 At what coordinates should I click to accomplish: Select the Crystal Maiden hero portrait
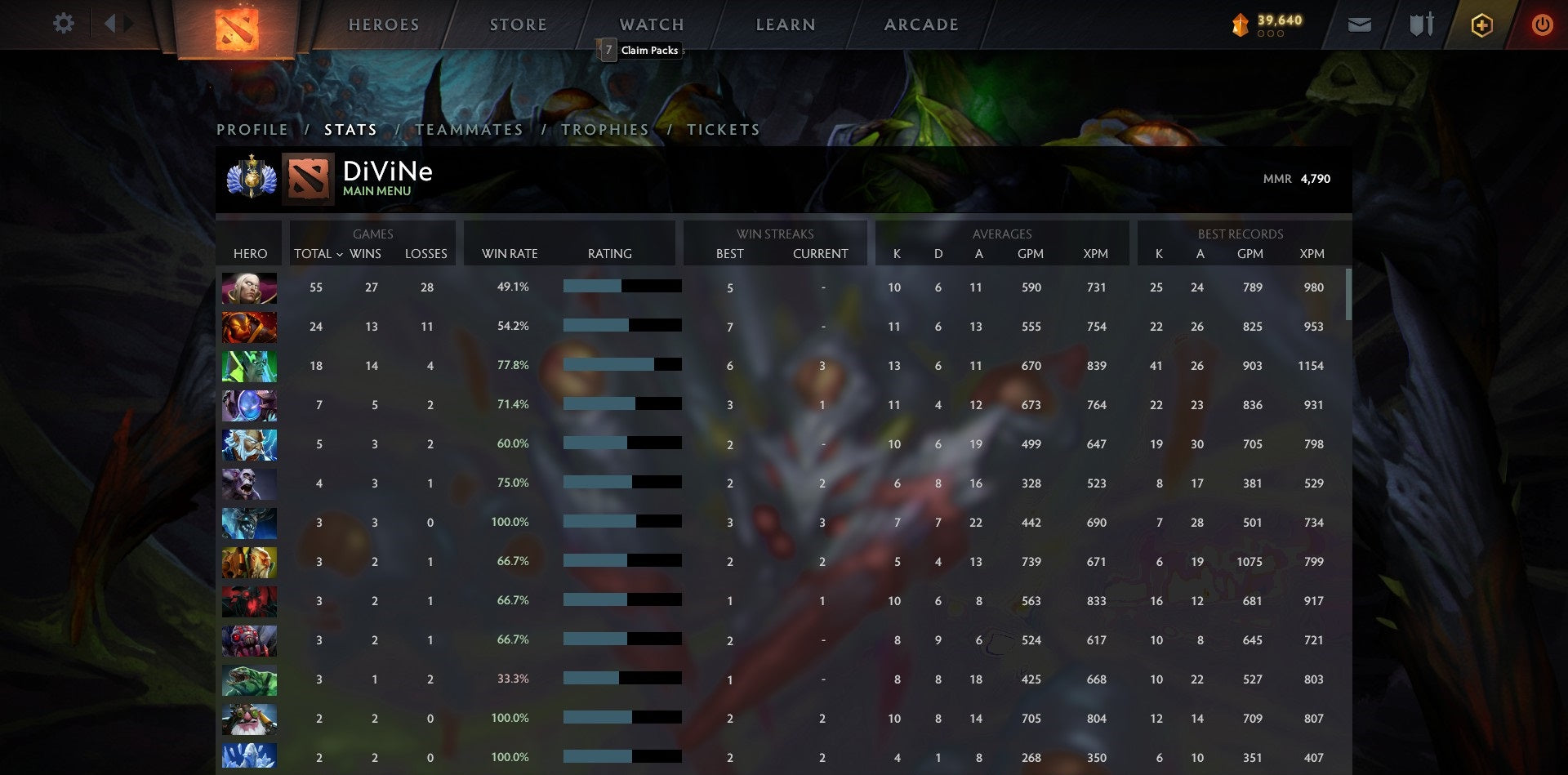pyautogui.click(x=249, y=756)
